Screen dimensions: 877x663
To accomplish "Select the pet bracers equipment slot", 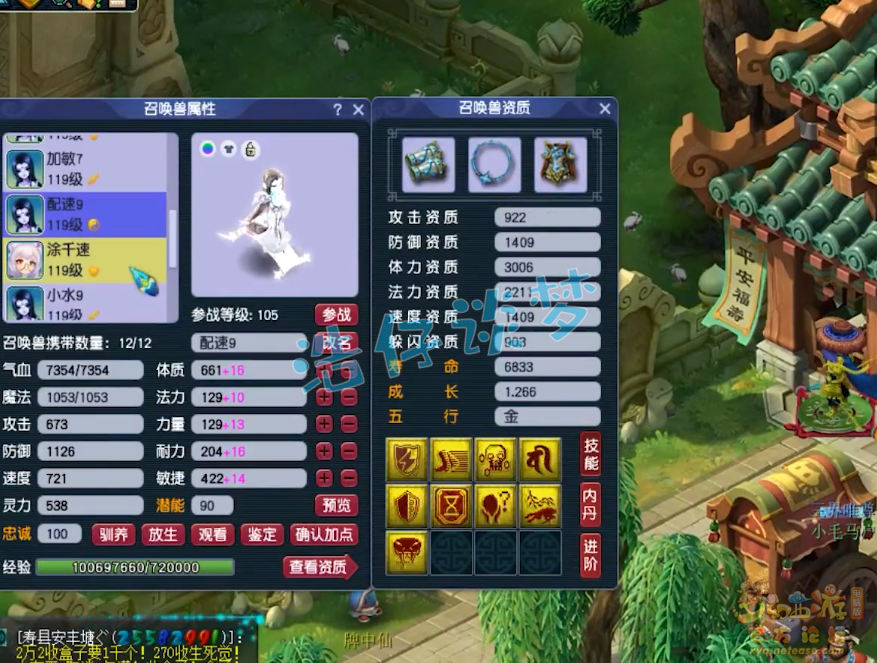I will (x=428, y=165).
